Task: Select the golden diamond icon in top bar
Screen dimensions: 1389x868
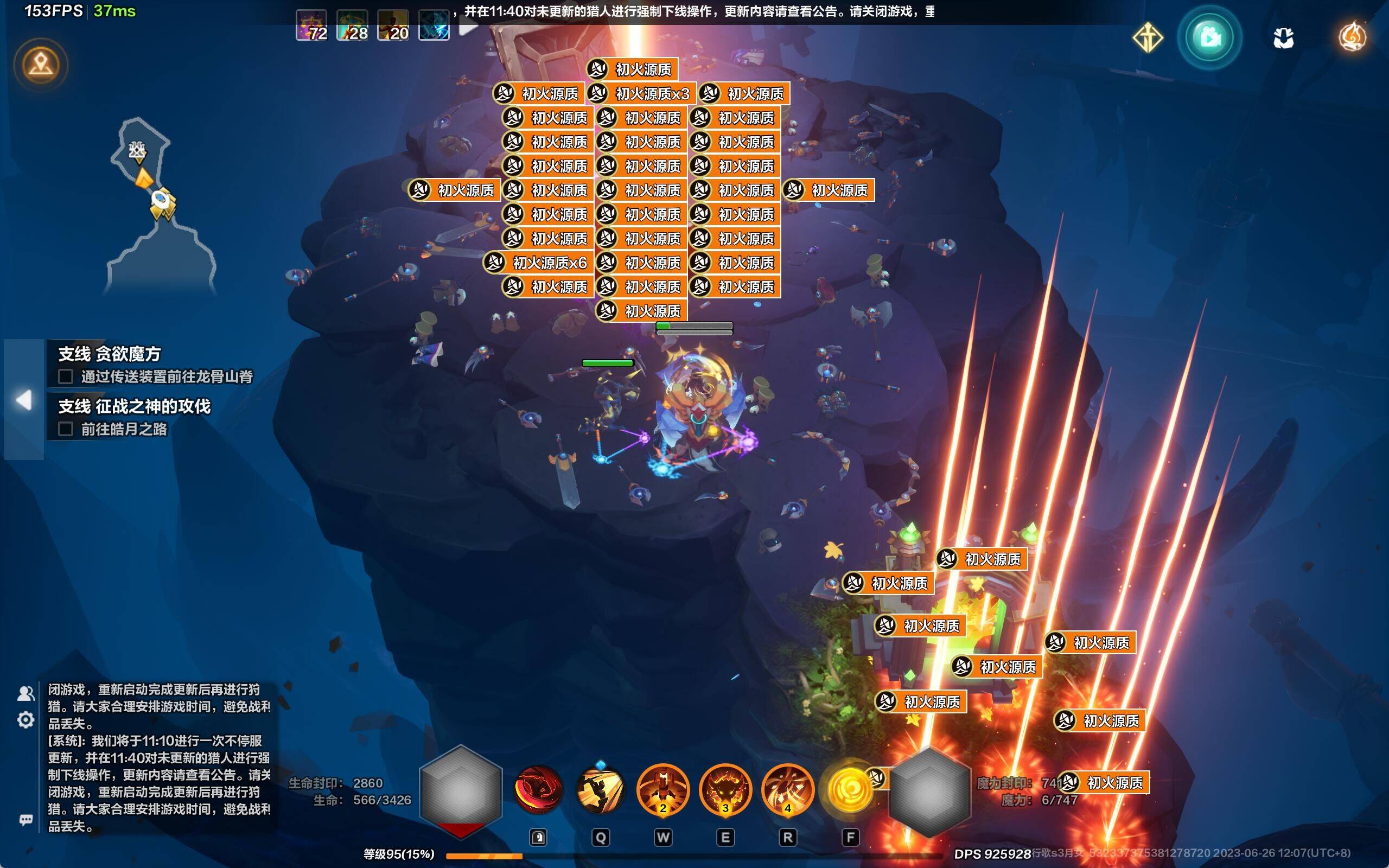Action: 1148,38
